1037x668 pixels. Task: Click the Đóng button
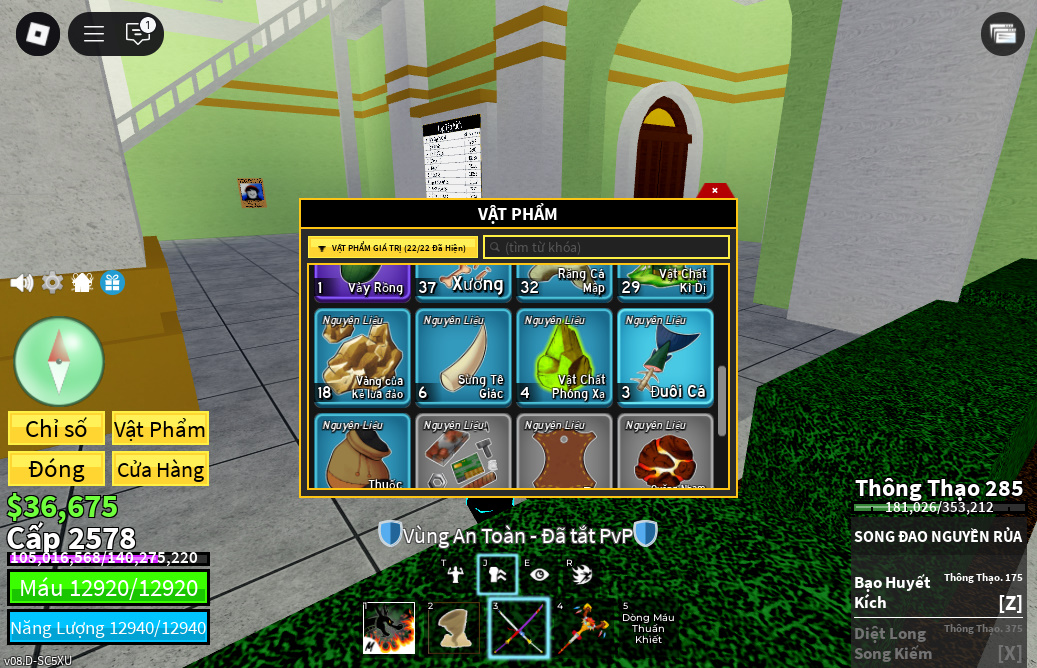pyautogui.click(x=56, y=469)
